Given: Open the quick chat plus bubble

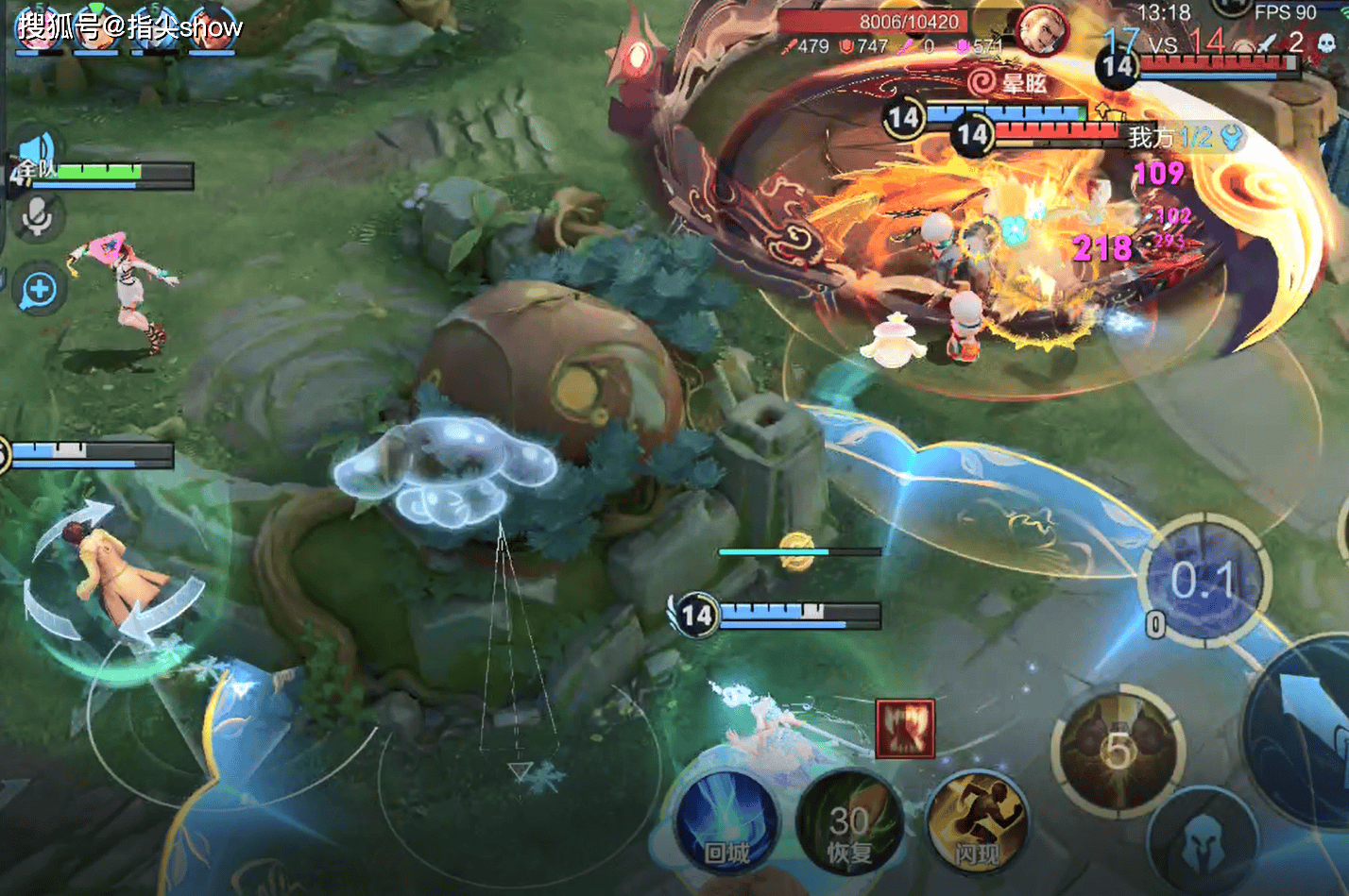Looking at the screenshot, I should click(39, 290).
